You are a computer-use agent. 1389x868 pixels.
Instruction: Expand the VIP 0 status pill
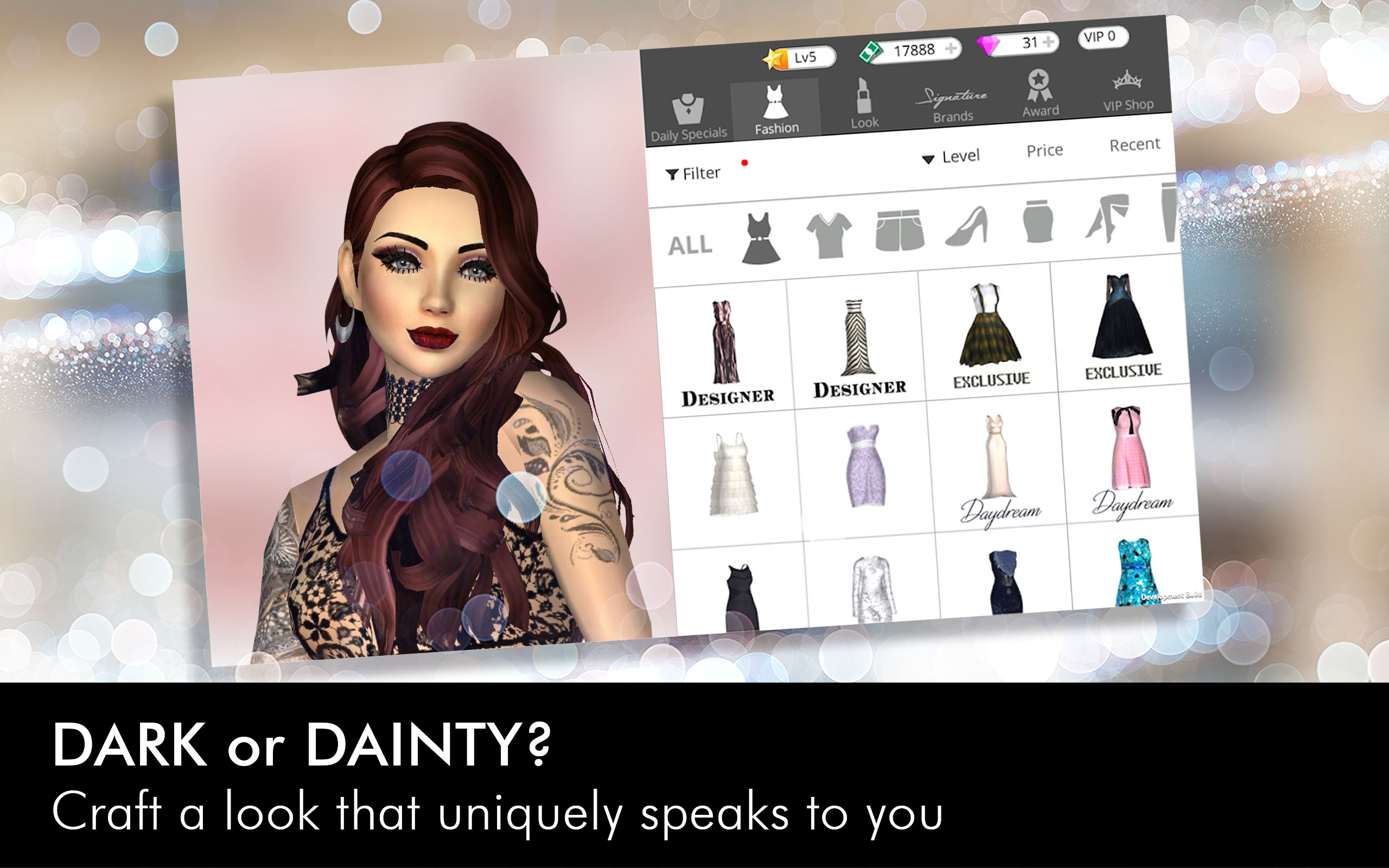pyautogui.click(x=1102, y=37)
